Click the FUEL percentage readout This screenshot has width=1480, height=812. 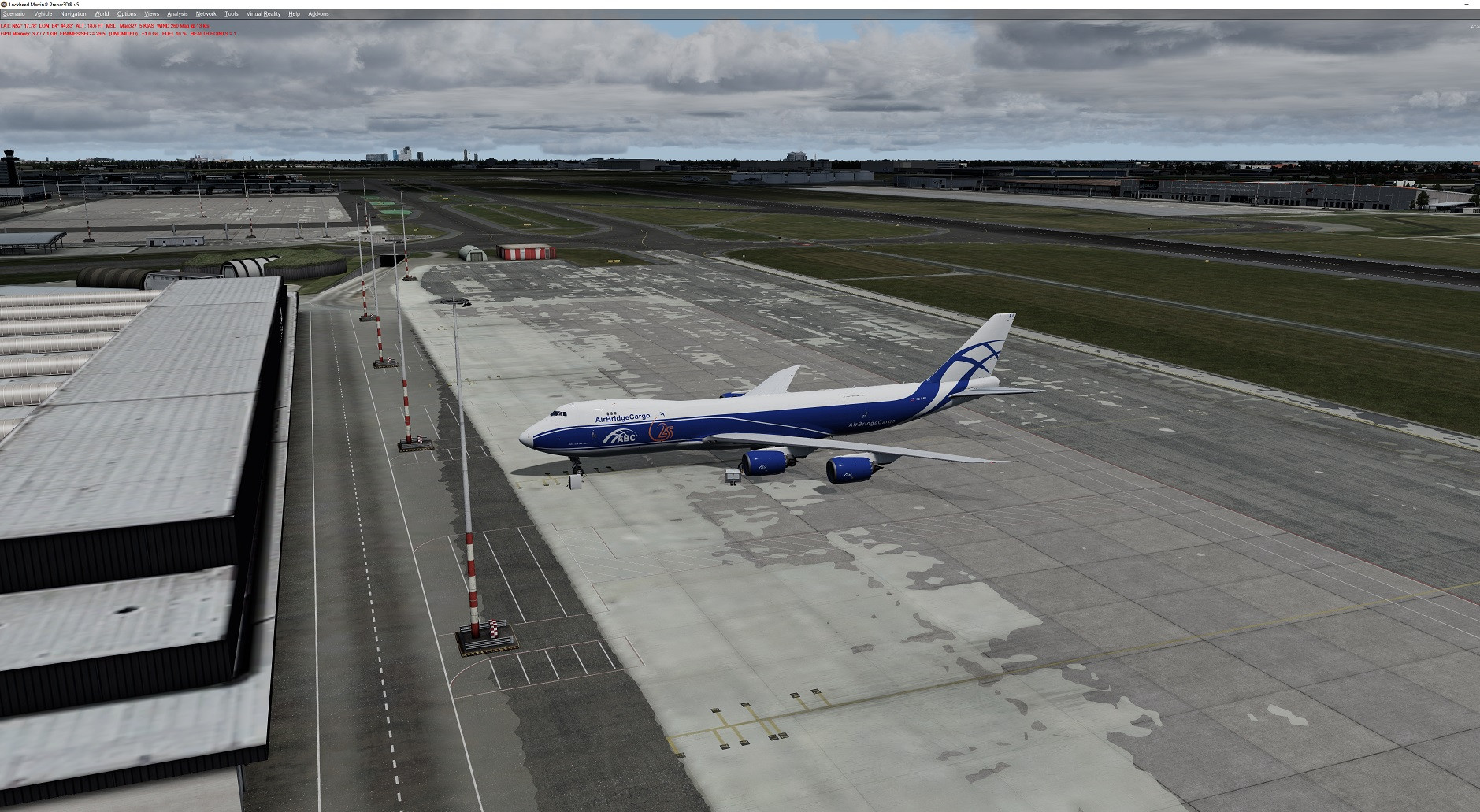(x=172, y=33)
